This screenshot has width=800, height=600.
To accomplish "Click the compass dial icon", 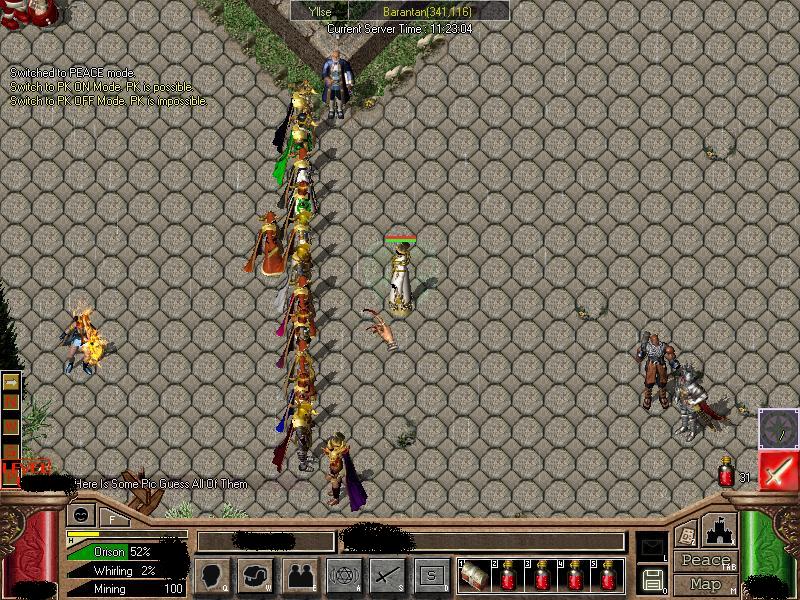I will coord(777,428).
